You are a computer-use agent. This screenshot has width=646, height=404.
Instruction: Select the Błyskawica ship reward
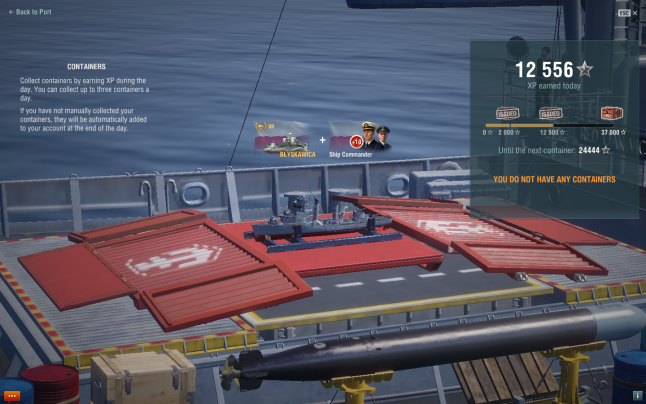point(285,138)
